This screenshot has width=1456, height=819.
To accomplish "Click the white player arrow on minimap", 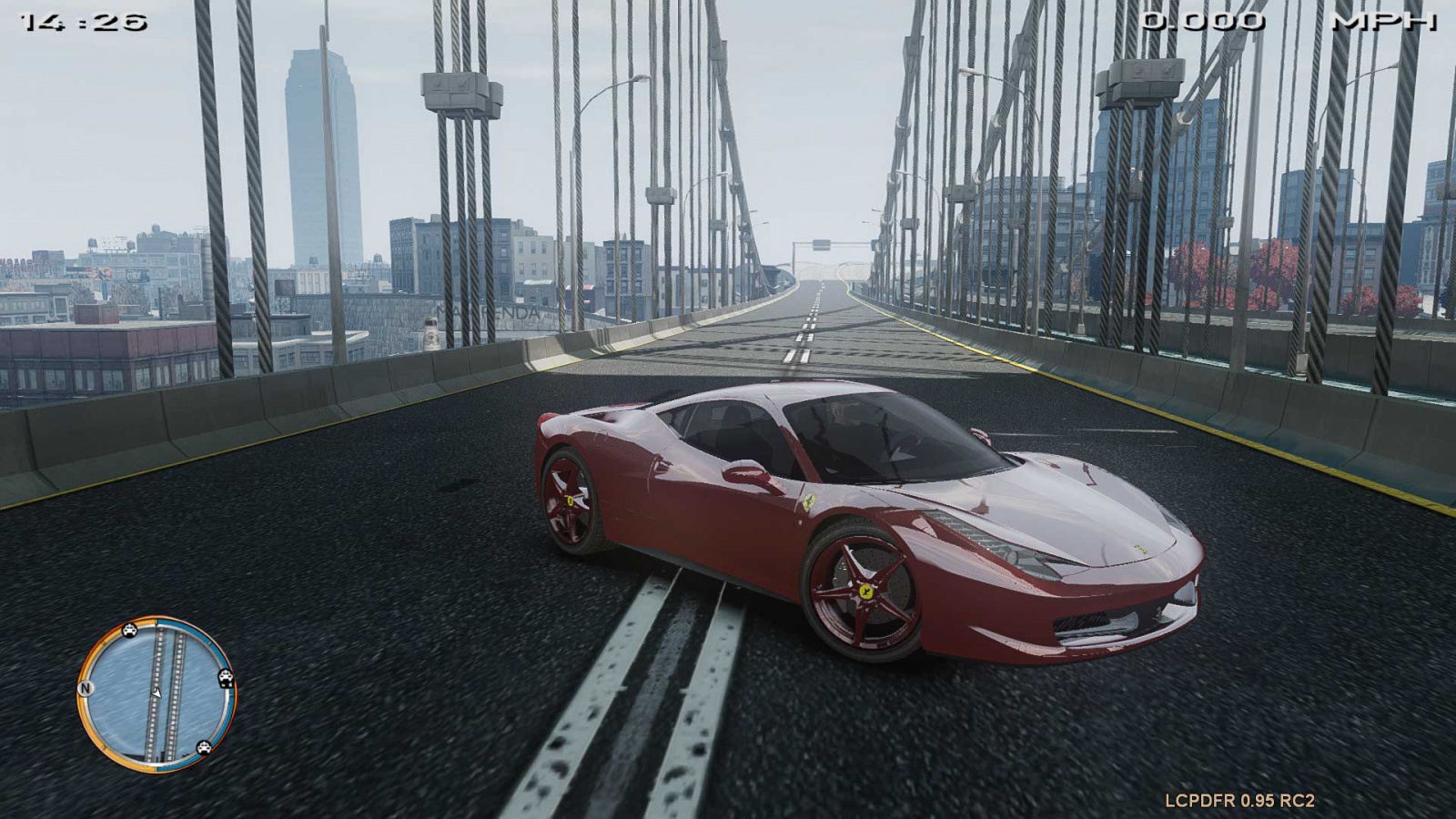I will click(157, 693).
